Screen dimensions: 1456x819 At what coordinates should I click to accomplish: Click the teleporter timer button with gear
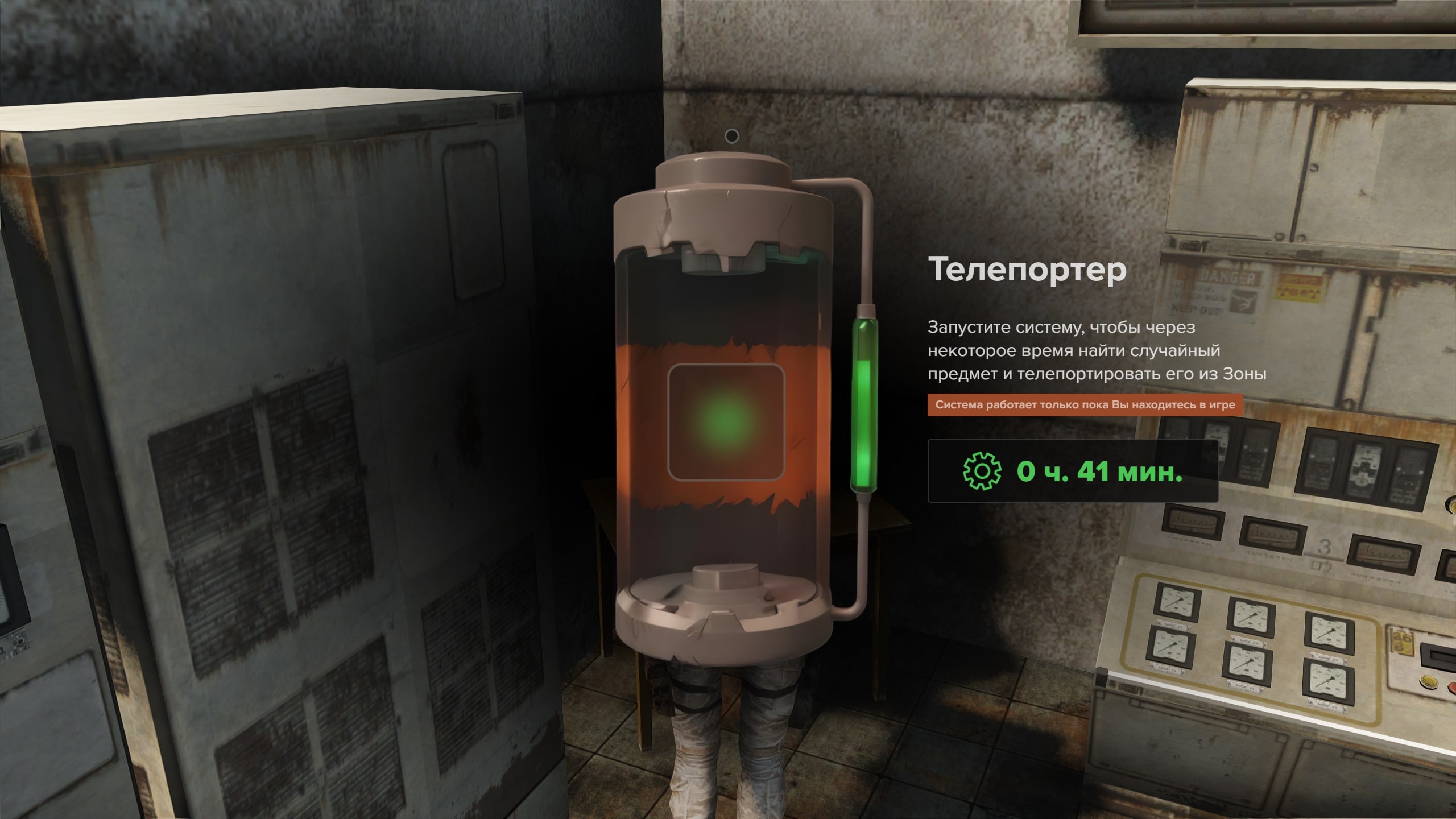1073,471
